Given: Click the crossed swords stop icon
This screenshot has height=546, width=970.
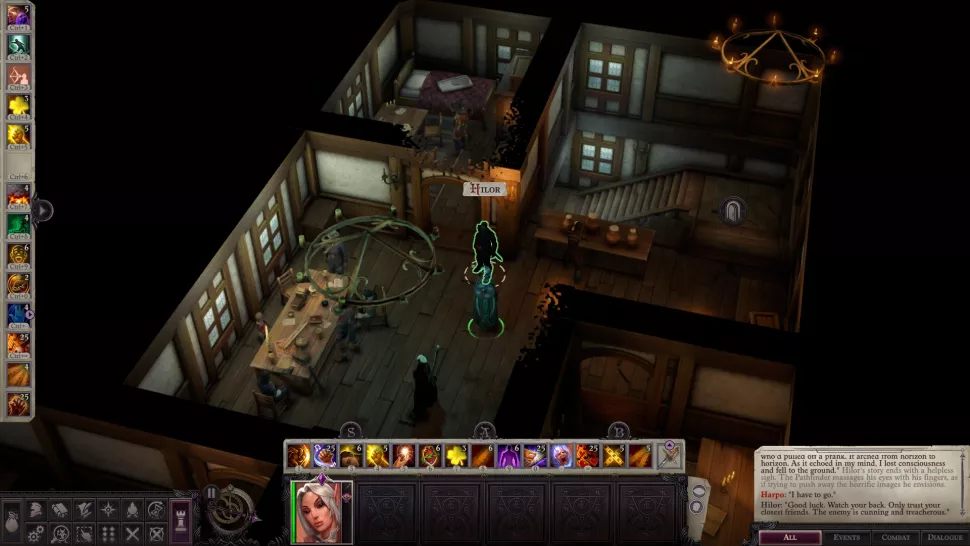Looking at the screenshot, I should coord(131,534).
